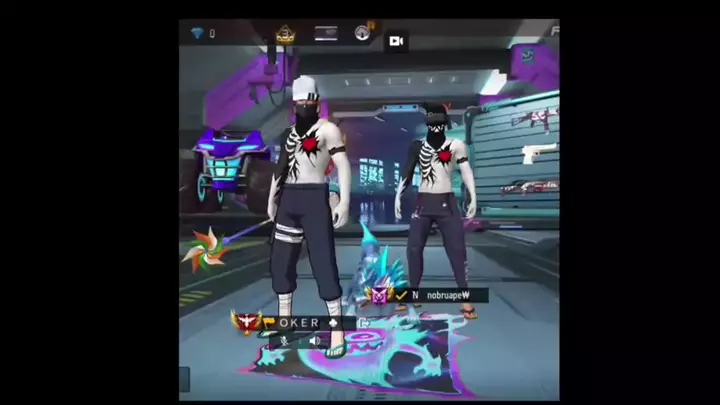Select the nobruape teammate nameplate

tap(440, 296)
